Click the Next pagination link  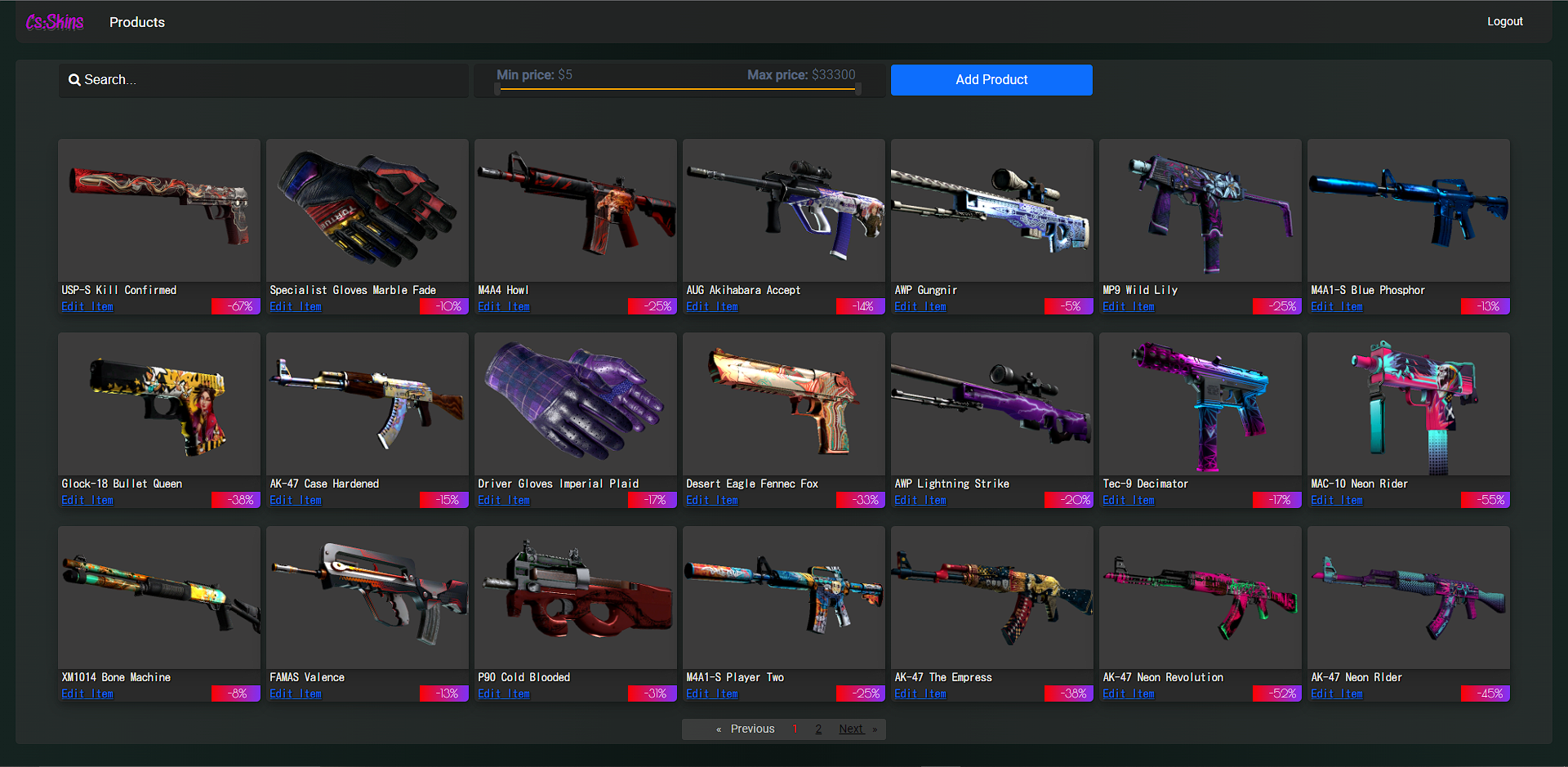(850, 729)
